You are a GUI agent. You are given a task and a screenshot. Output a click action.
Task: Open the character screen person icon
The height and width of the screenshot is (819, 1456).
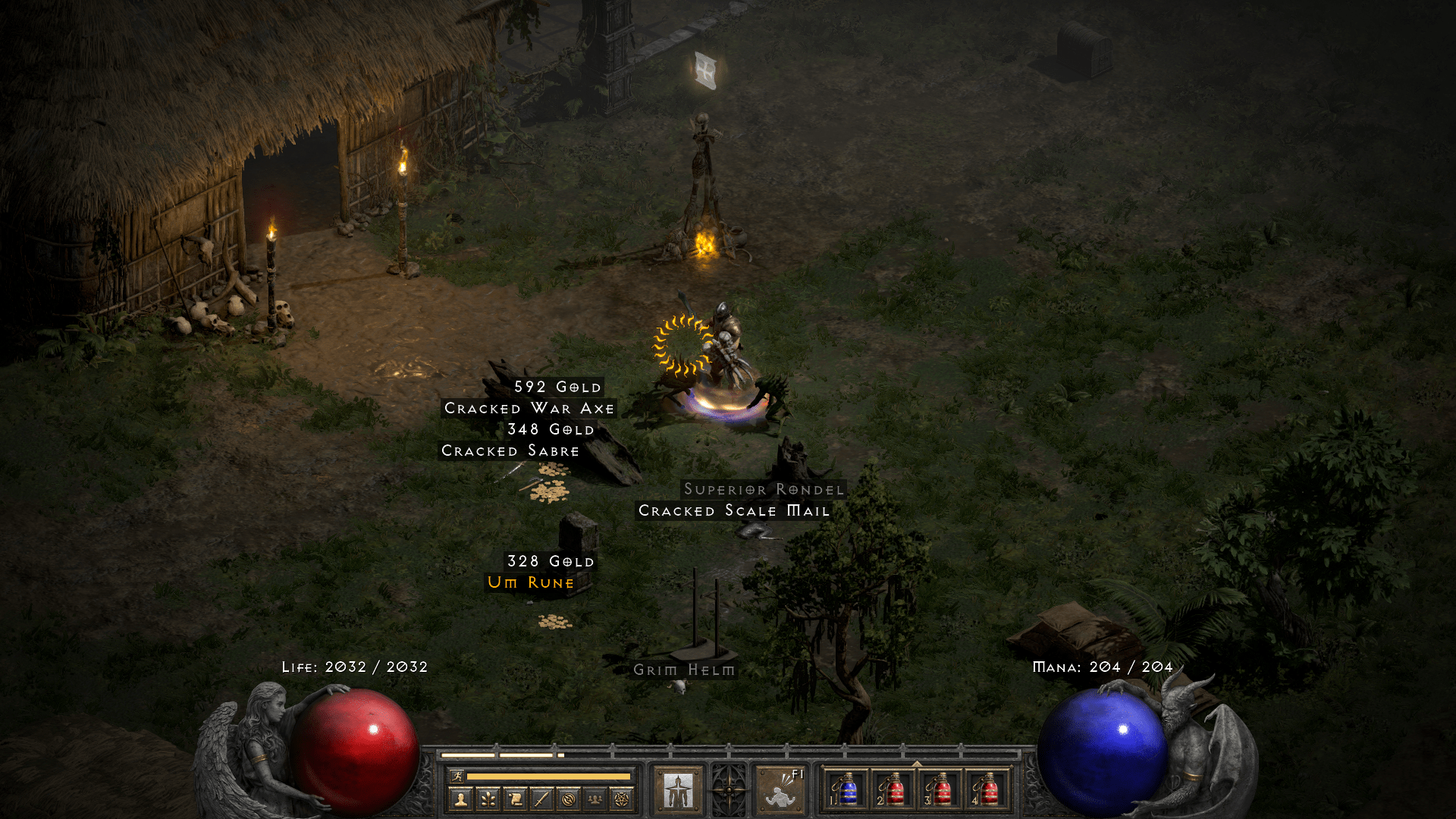click(460, 798)
